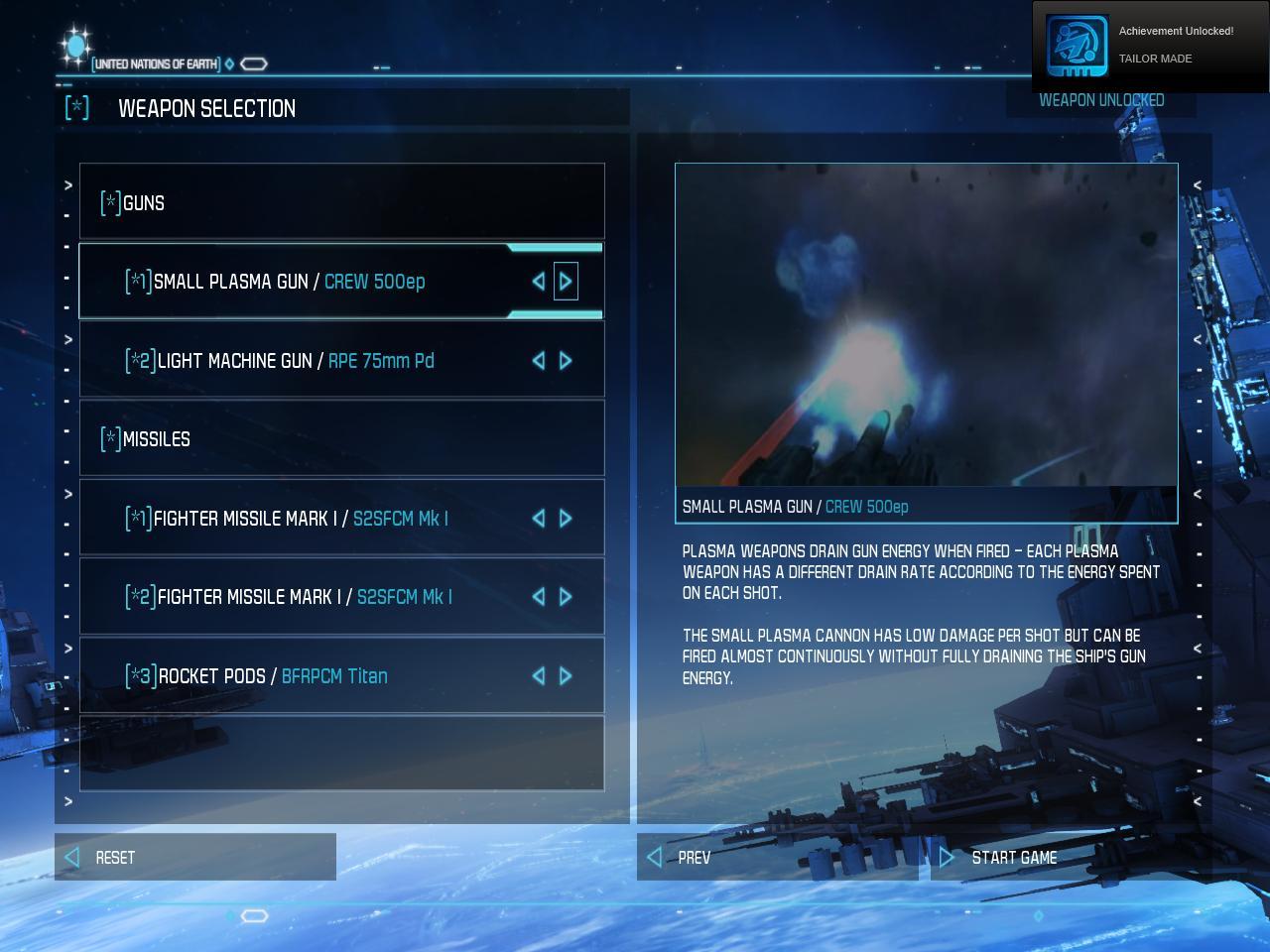Image resolution: width=1270 pixels, height=952 pixels.
Task: Go back with the Prev button
Action: click(x=778, y=858)
